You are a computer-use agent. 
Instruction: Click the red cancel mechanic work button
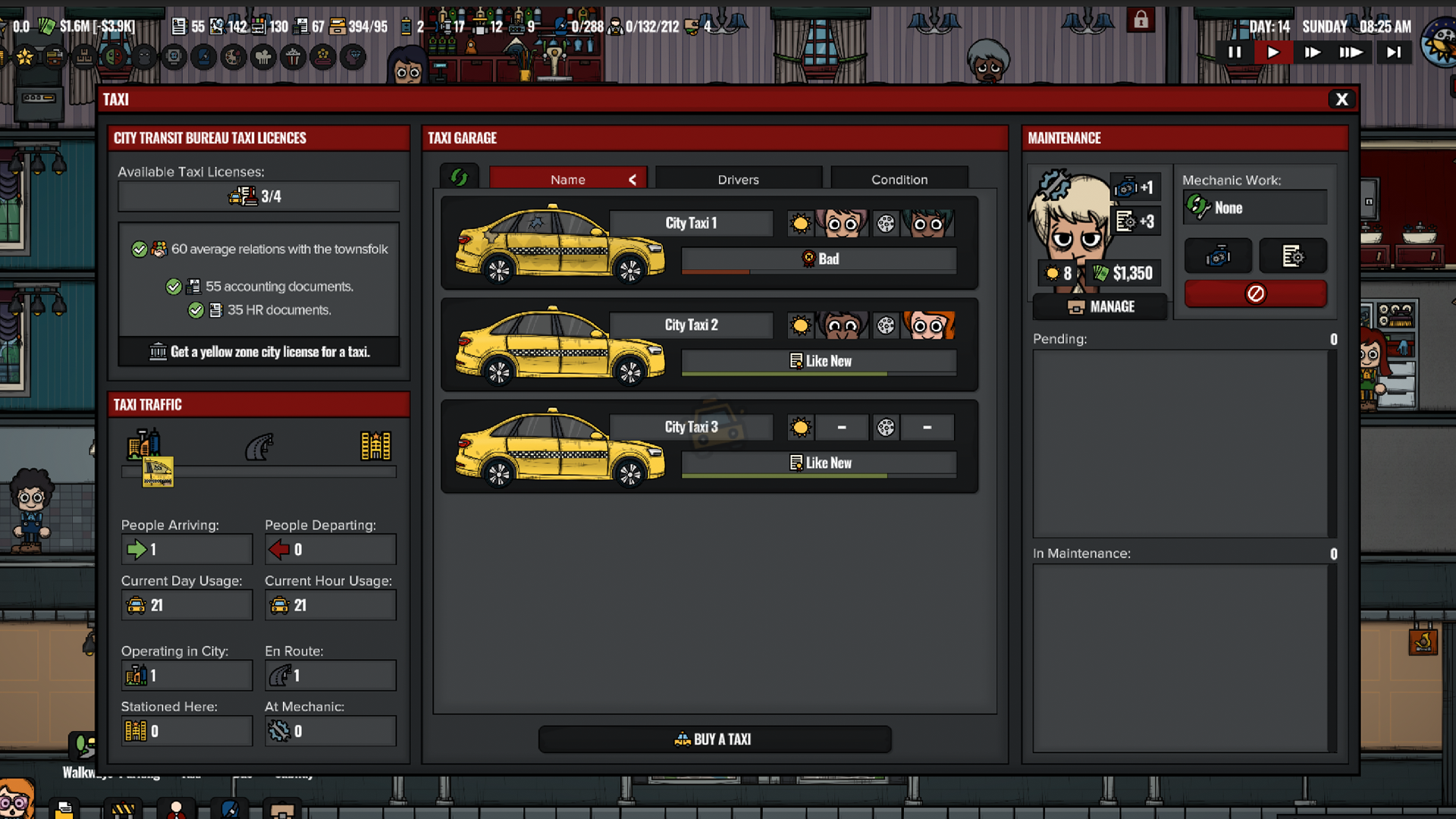(1255, 293)
